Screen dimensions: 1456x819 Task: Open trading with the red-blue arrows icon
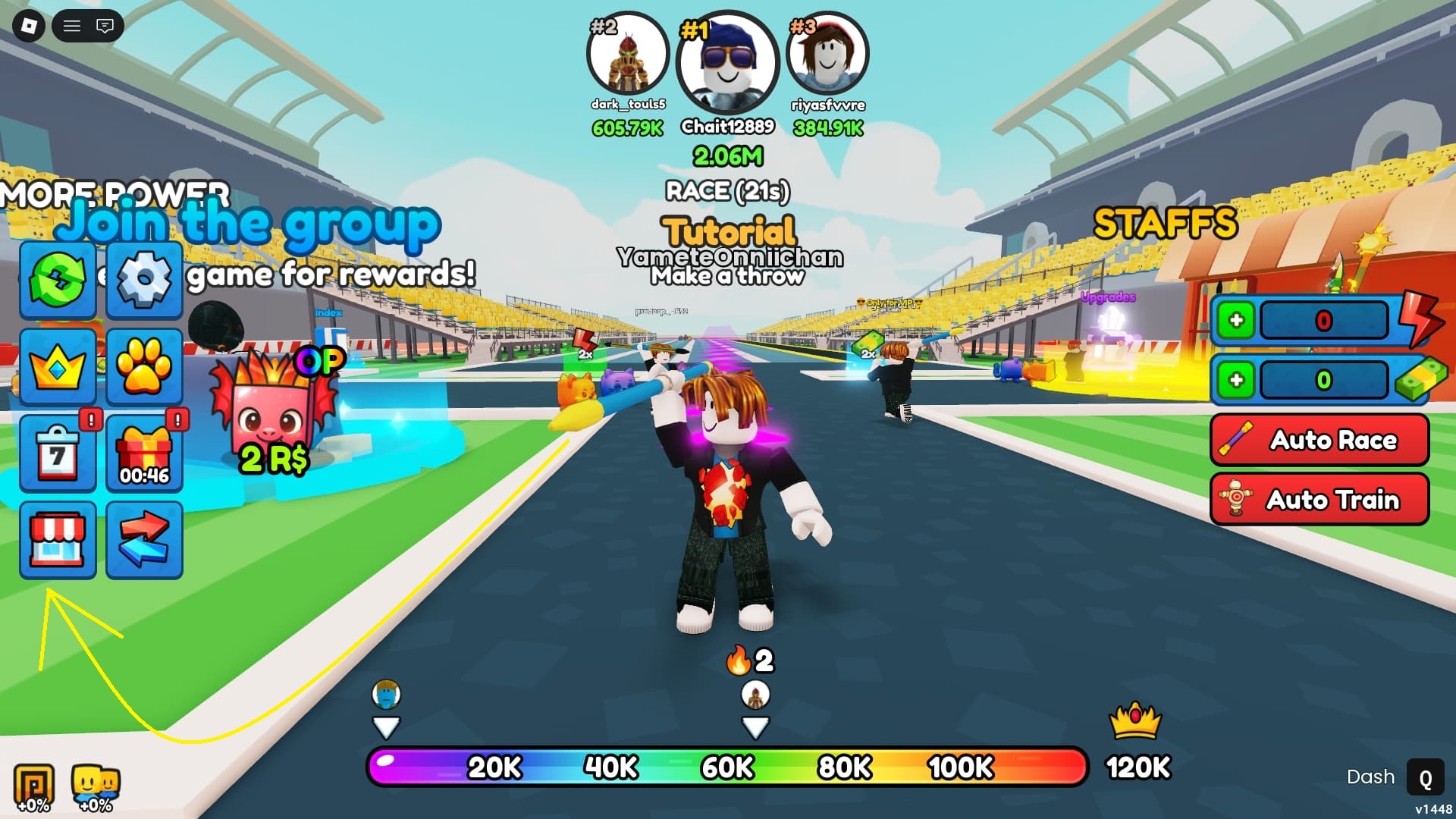tap(144, 540)
